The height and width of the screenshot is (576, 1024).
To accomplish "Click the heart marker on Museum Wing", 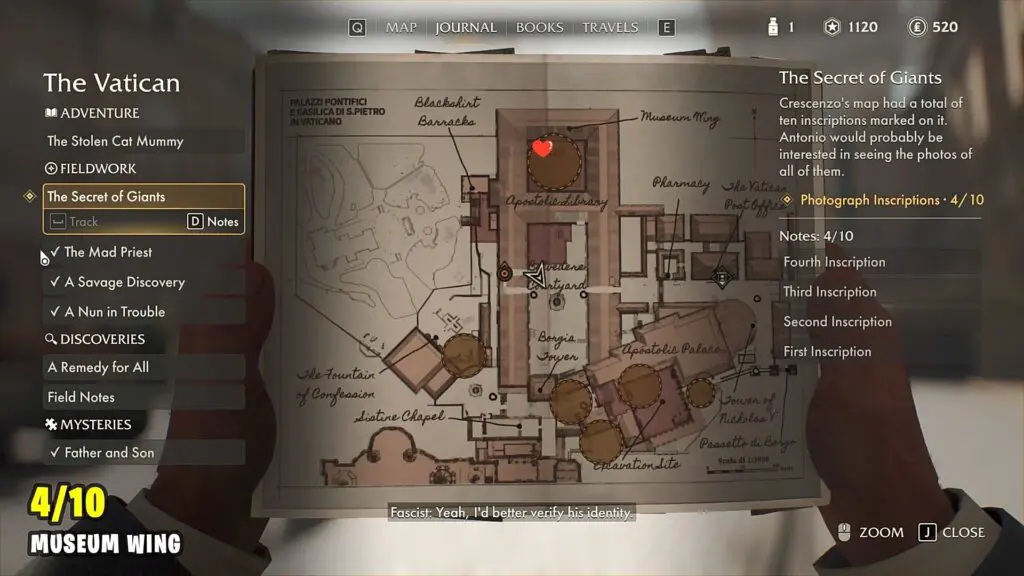I will pyautogui.click(x=543, y=149).
